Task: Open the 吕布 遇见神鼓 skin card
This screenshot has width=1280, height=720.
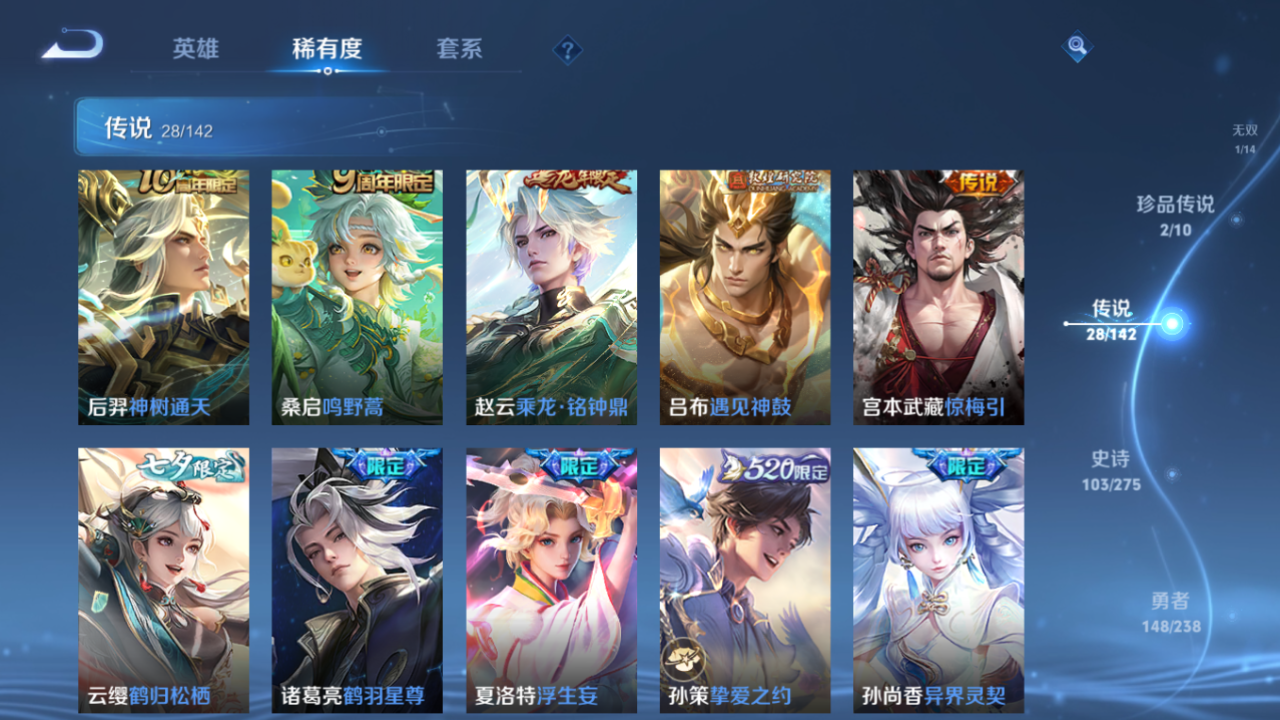Action: 744,295
